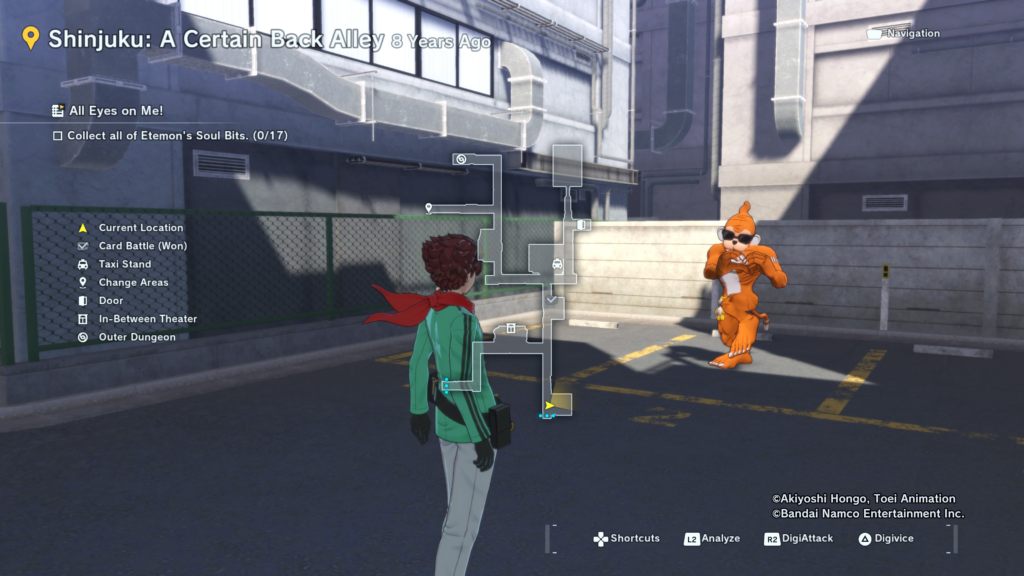Click the Outer Dungeon spiral map marker

pos(460,159)
